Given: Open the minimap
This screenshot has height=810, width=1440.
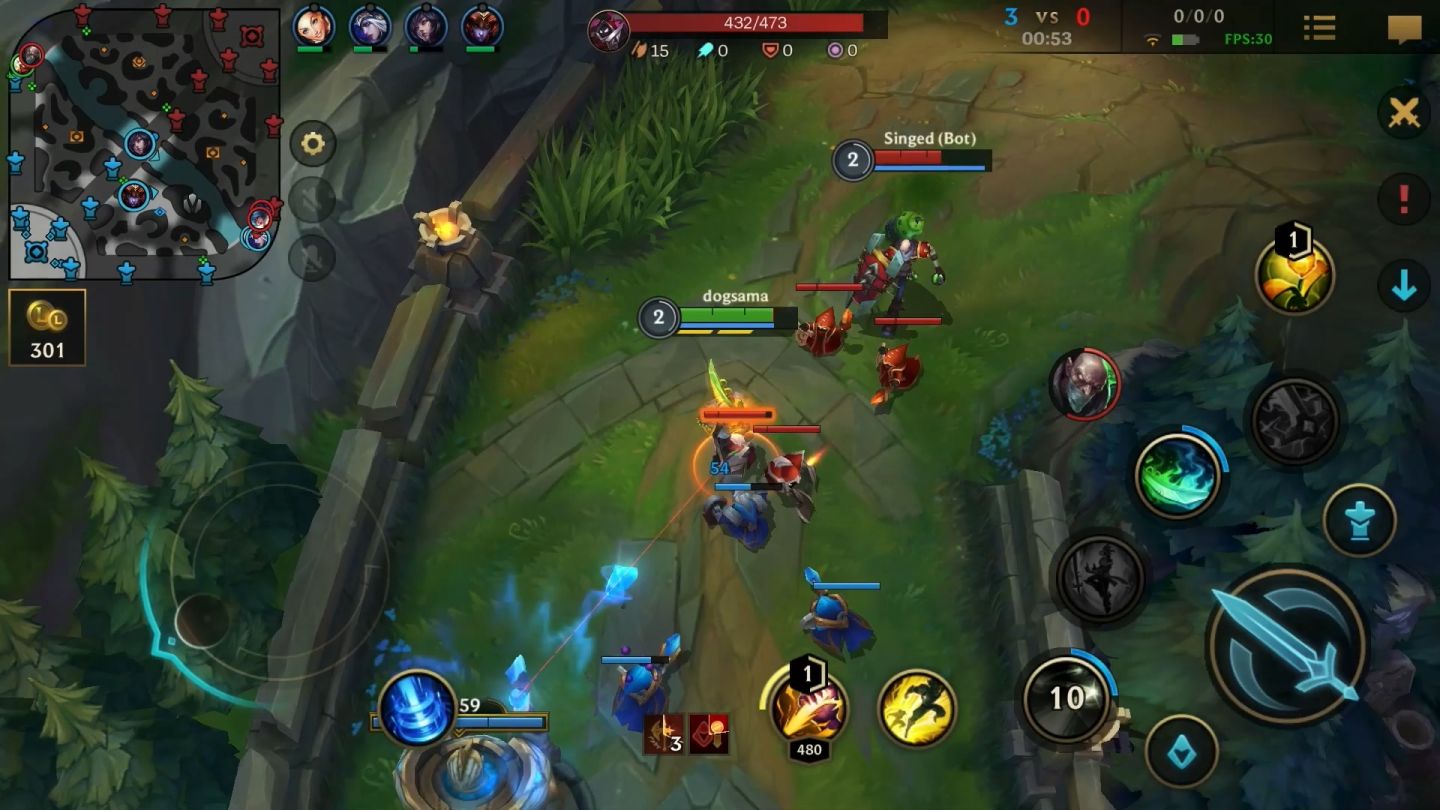Looking at the screenshot, I should (x=145, y=142).
